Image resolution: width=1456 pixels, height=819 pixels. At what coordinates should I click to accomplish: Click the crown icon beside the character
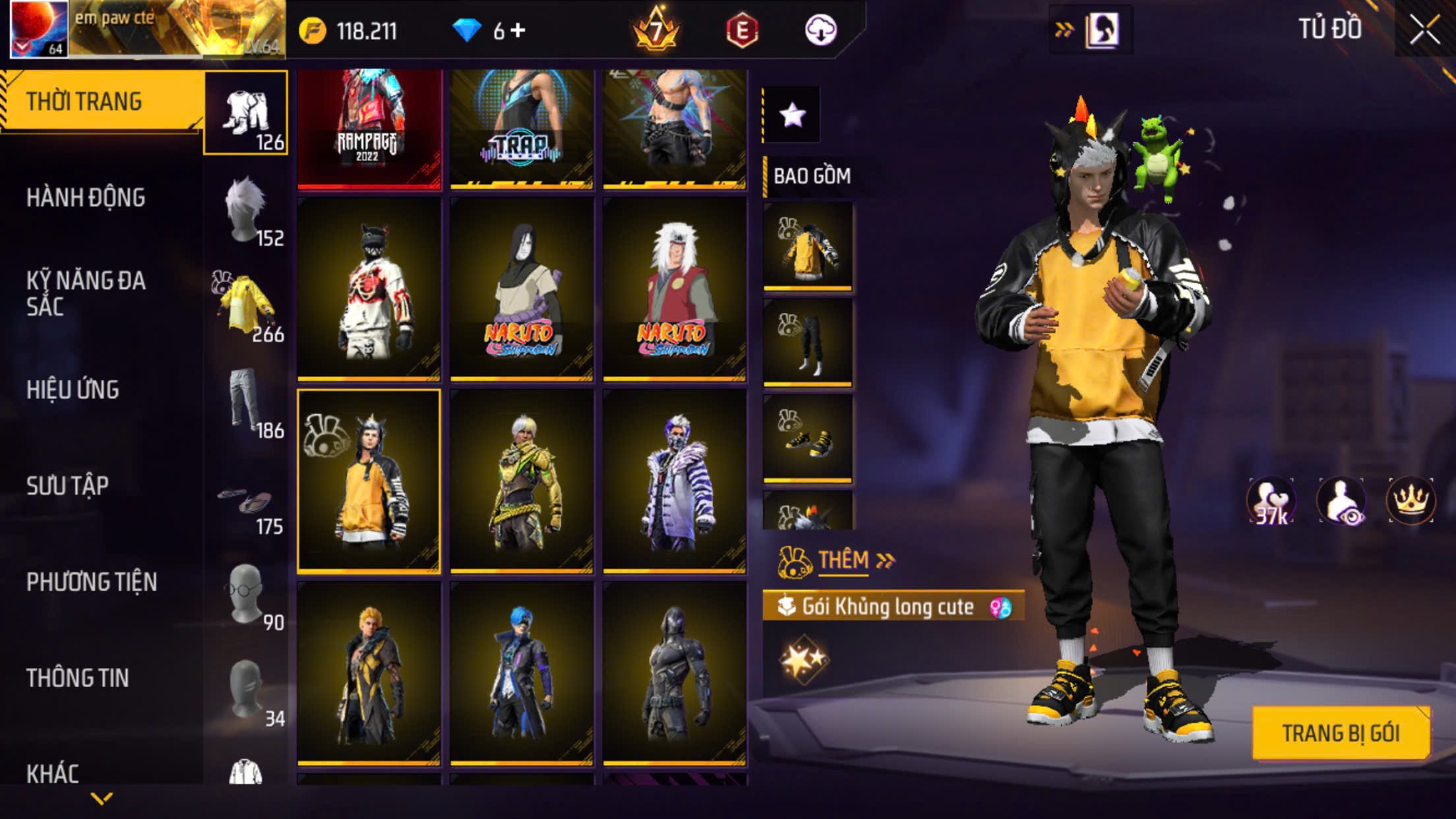coord(1410,501)
